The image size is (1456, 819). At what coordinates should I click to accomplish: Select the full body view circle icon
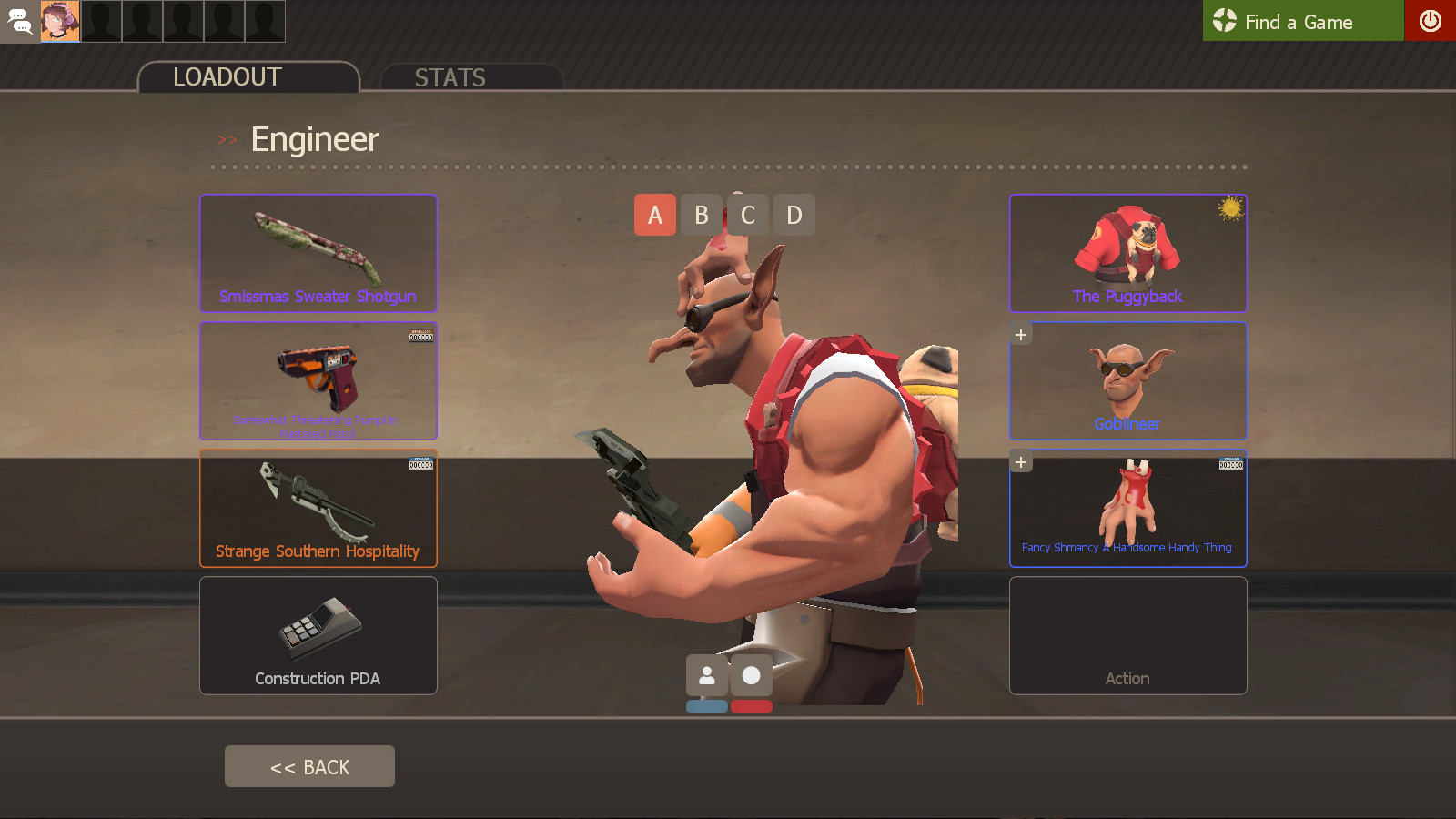[x=752, y=675]
